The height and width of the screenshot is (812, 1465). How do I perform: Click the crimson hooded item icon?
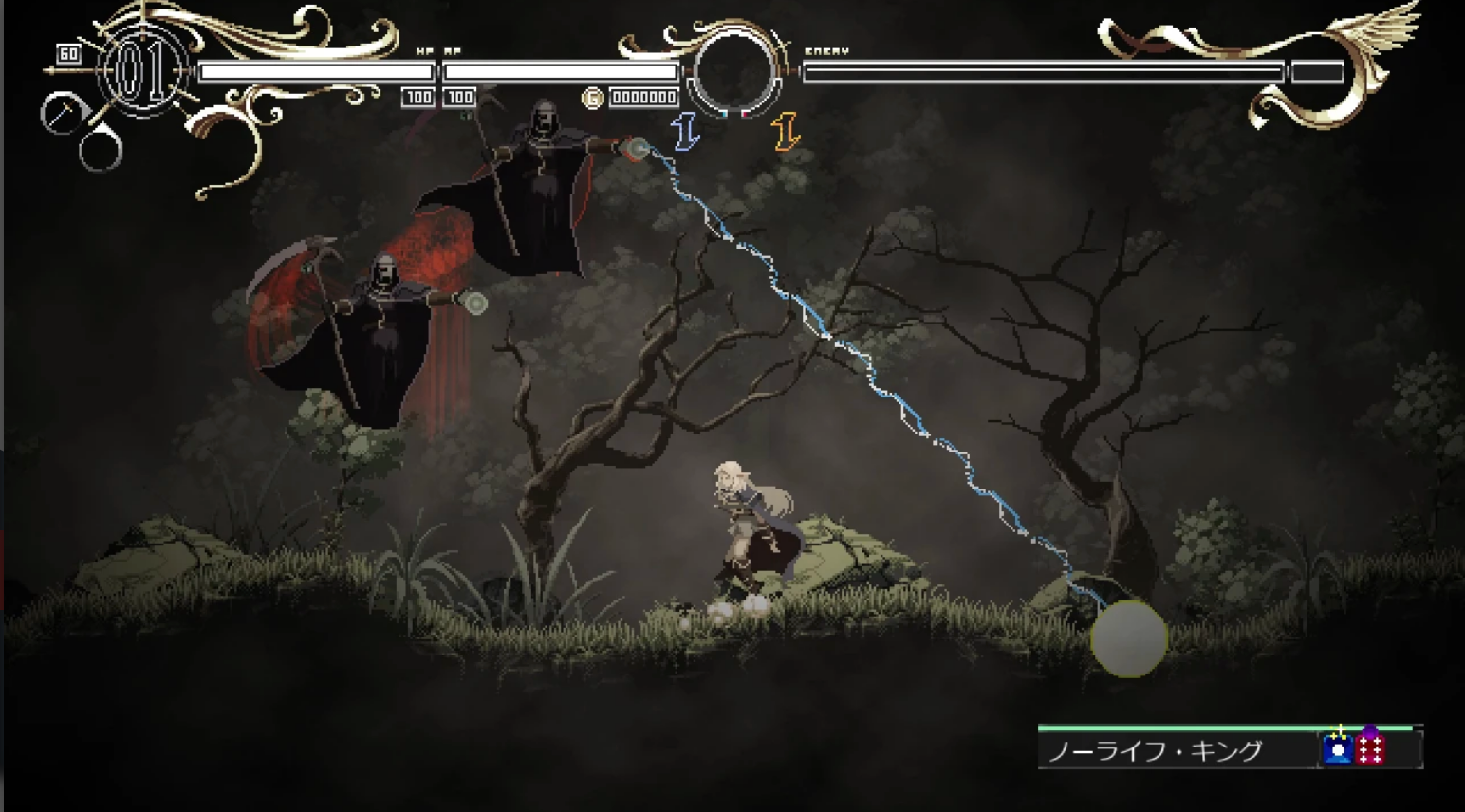tap(1368, 750)
